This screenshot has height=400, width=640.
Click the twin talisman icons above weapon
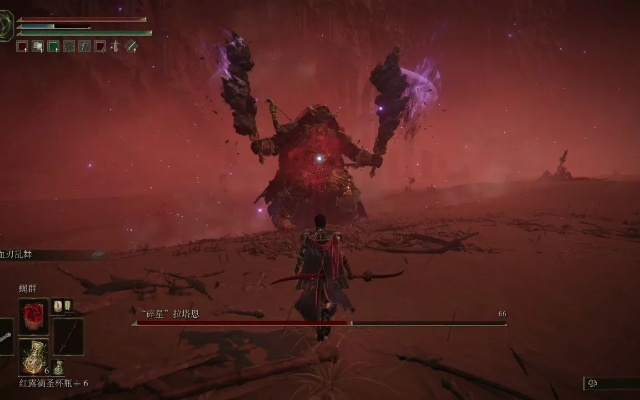[62, 306]
